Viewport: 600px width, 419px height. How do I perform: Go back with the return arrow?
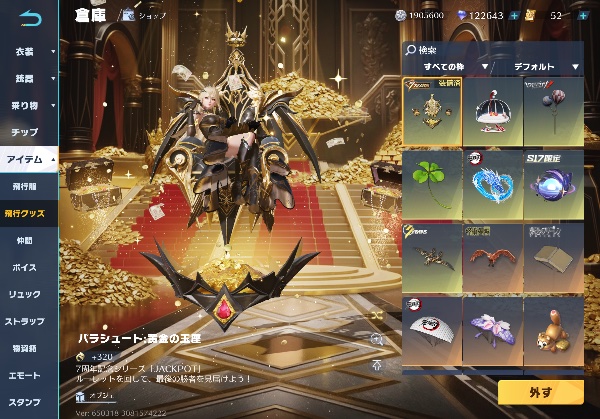point(30,17)
